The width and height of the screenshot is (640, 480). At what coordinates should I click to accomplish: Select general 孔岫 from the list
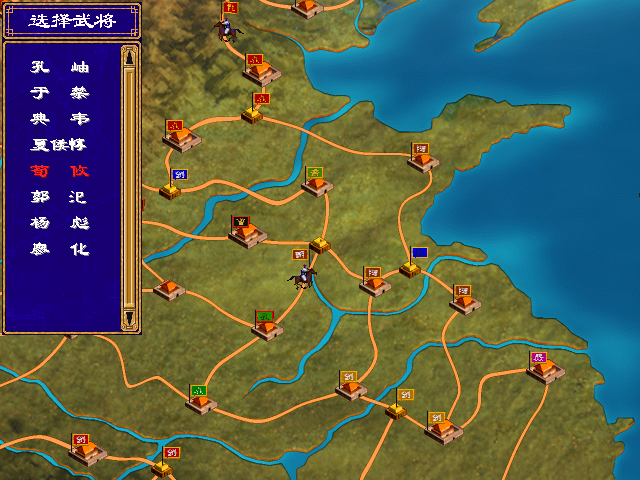pos(60,67)
